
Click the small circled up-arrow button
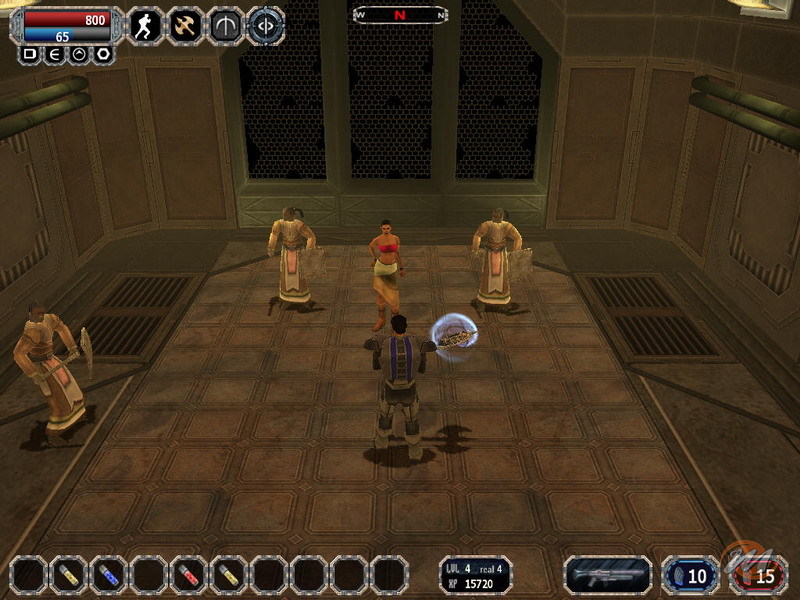click(x=77, y=54)
